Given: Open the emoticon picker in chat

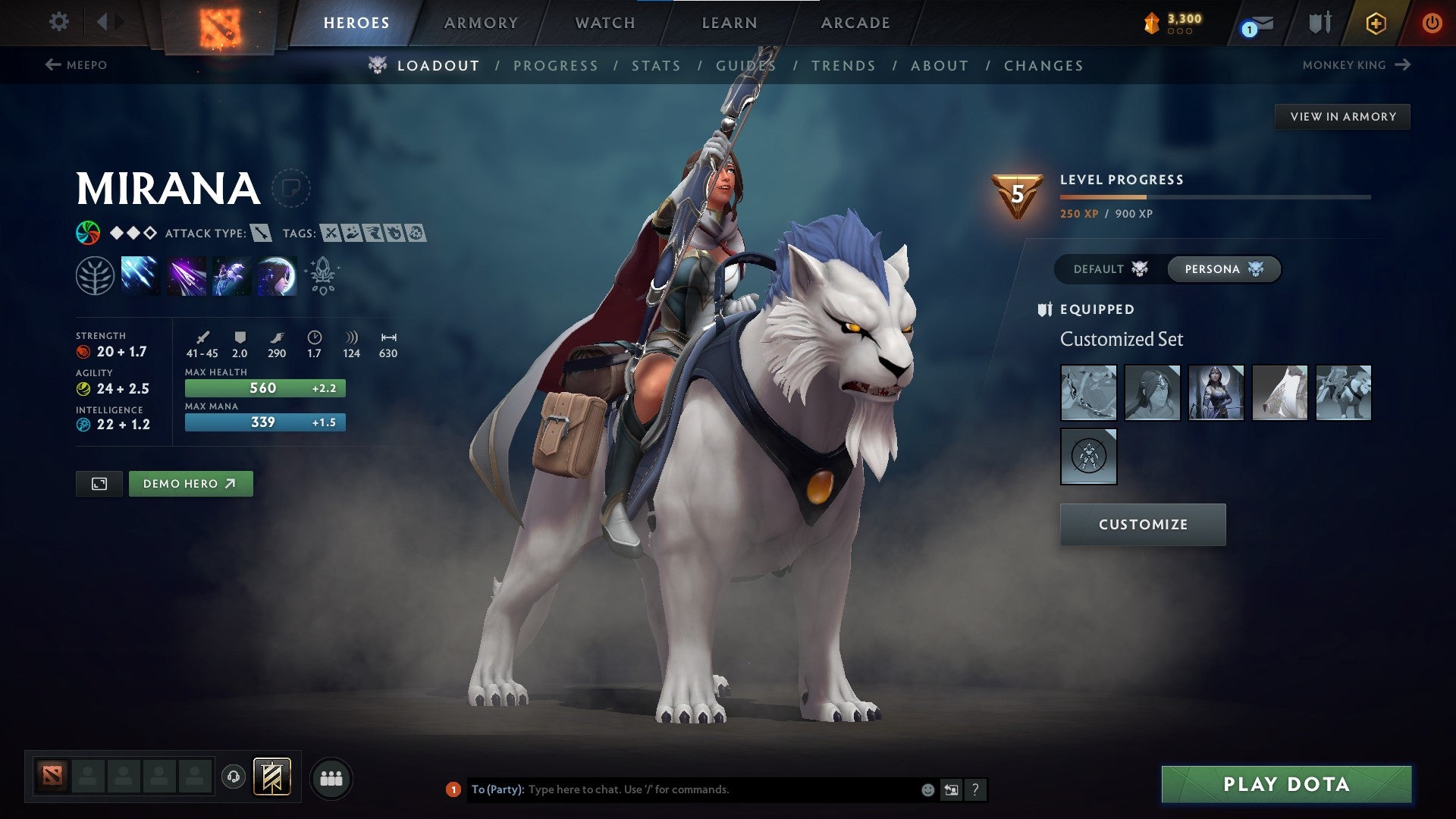Looking at the screenshot, I should 927,789.
